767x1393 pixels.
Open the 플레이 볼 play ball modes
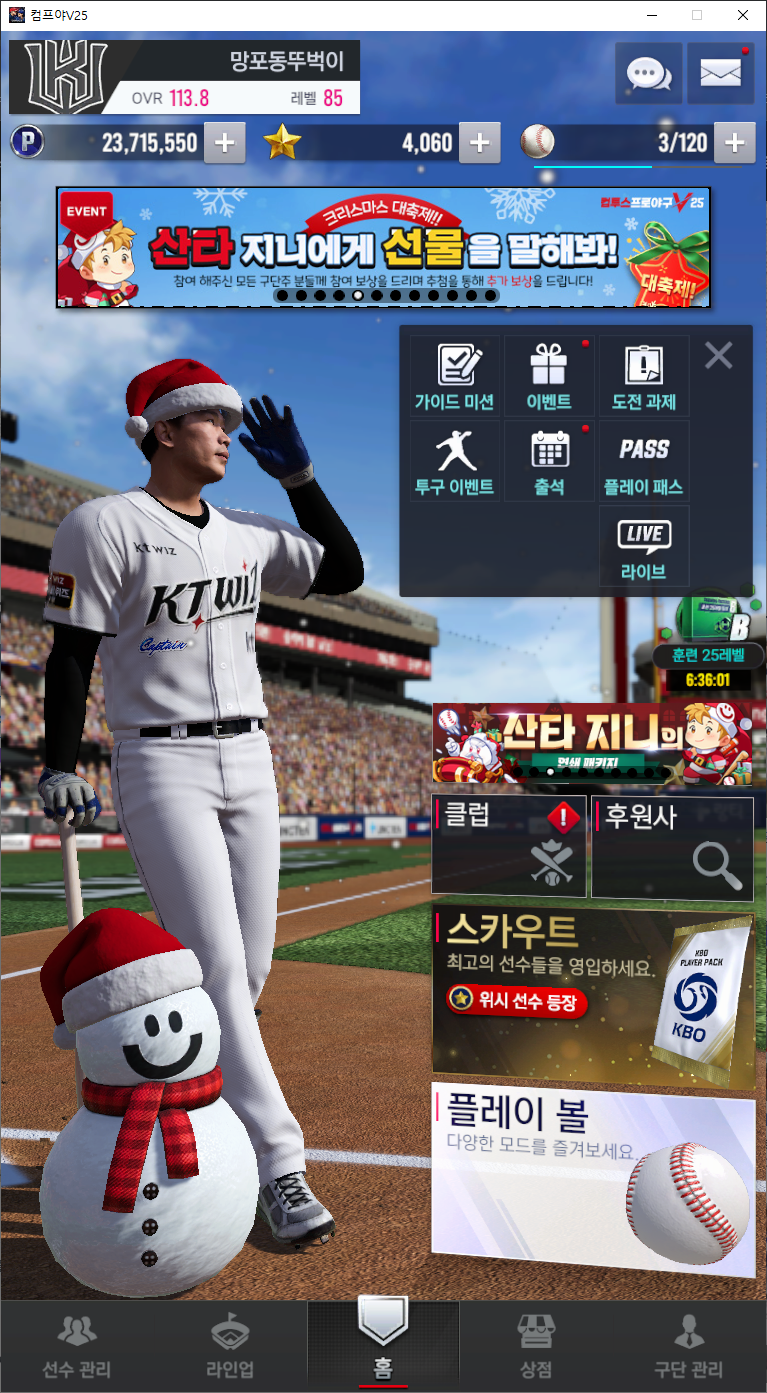click(593, 1178)
